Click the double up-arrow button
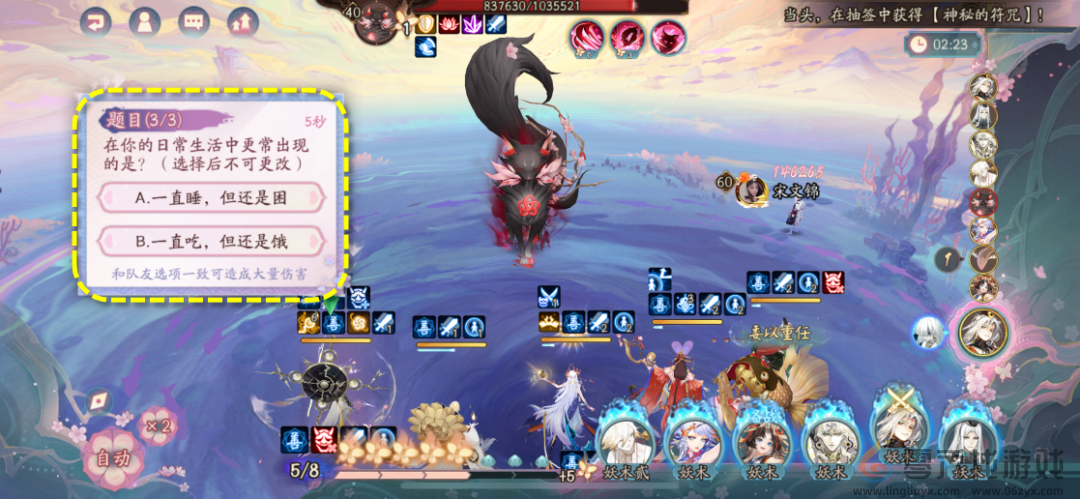This screenshot has width=1080, height=499. click(243, 20)
